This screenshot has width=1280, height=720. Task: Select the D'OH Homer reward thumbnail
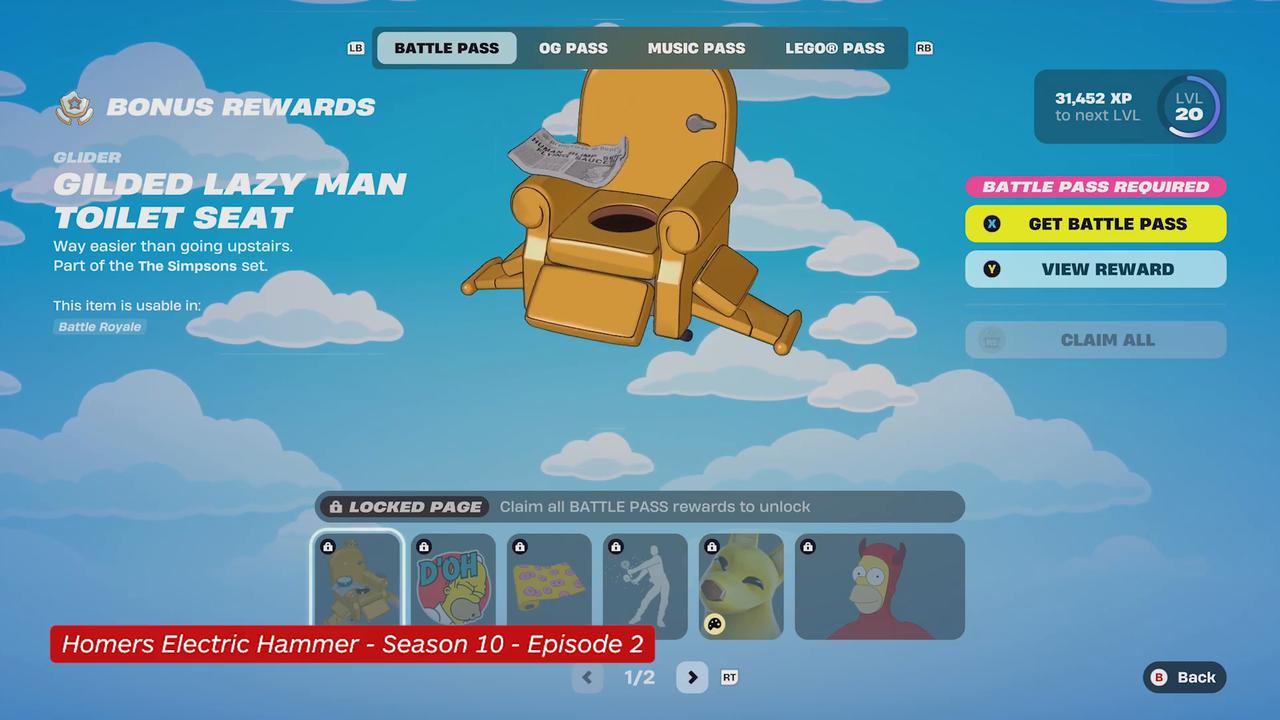click(453, 586)
